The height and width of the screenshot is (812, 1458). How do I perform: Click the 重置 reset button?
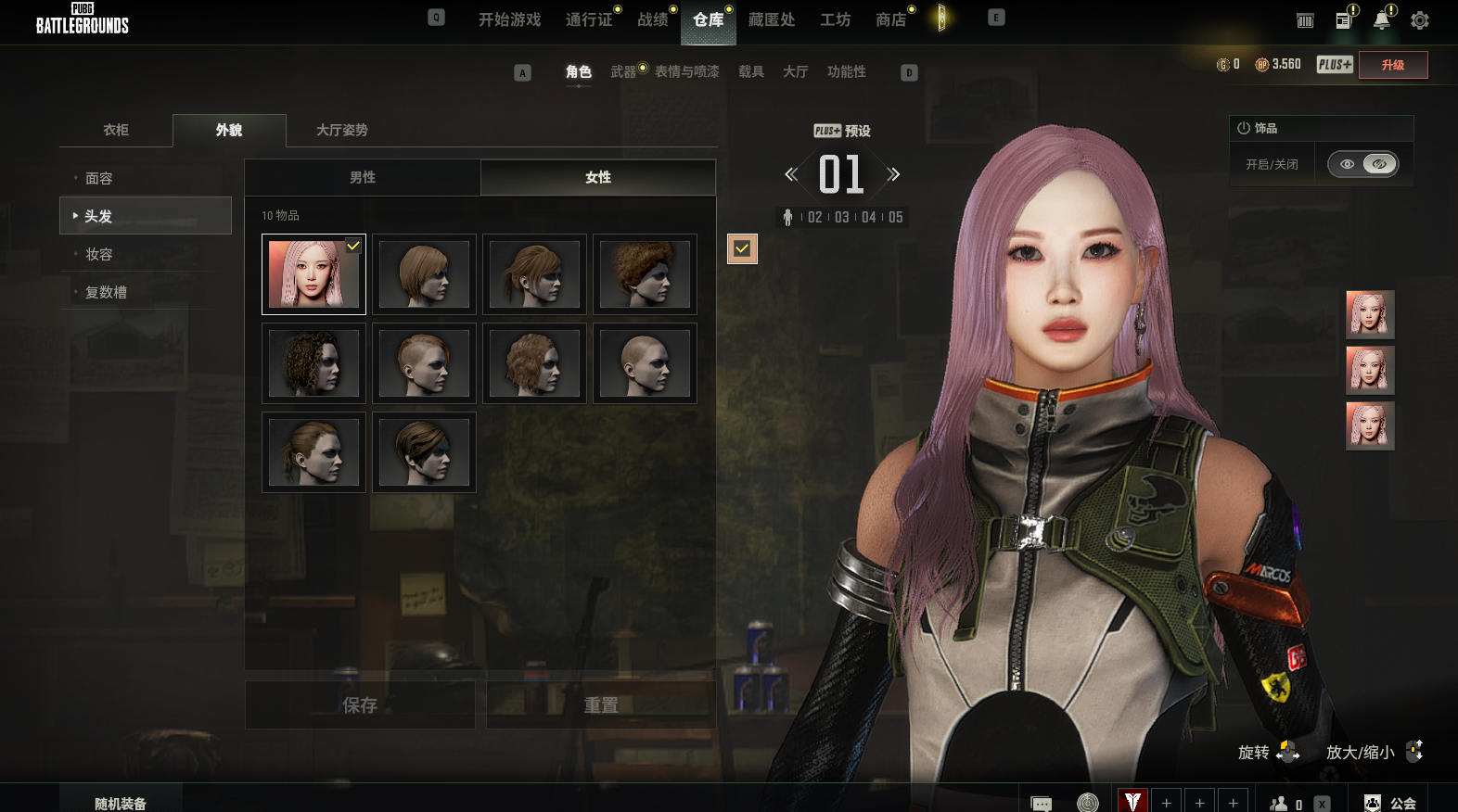tap(601, 705)
